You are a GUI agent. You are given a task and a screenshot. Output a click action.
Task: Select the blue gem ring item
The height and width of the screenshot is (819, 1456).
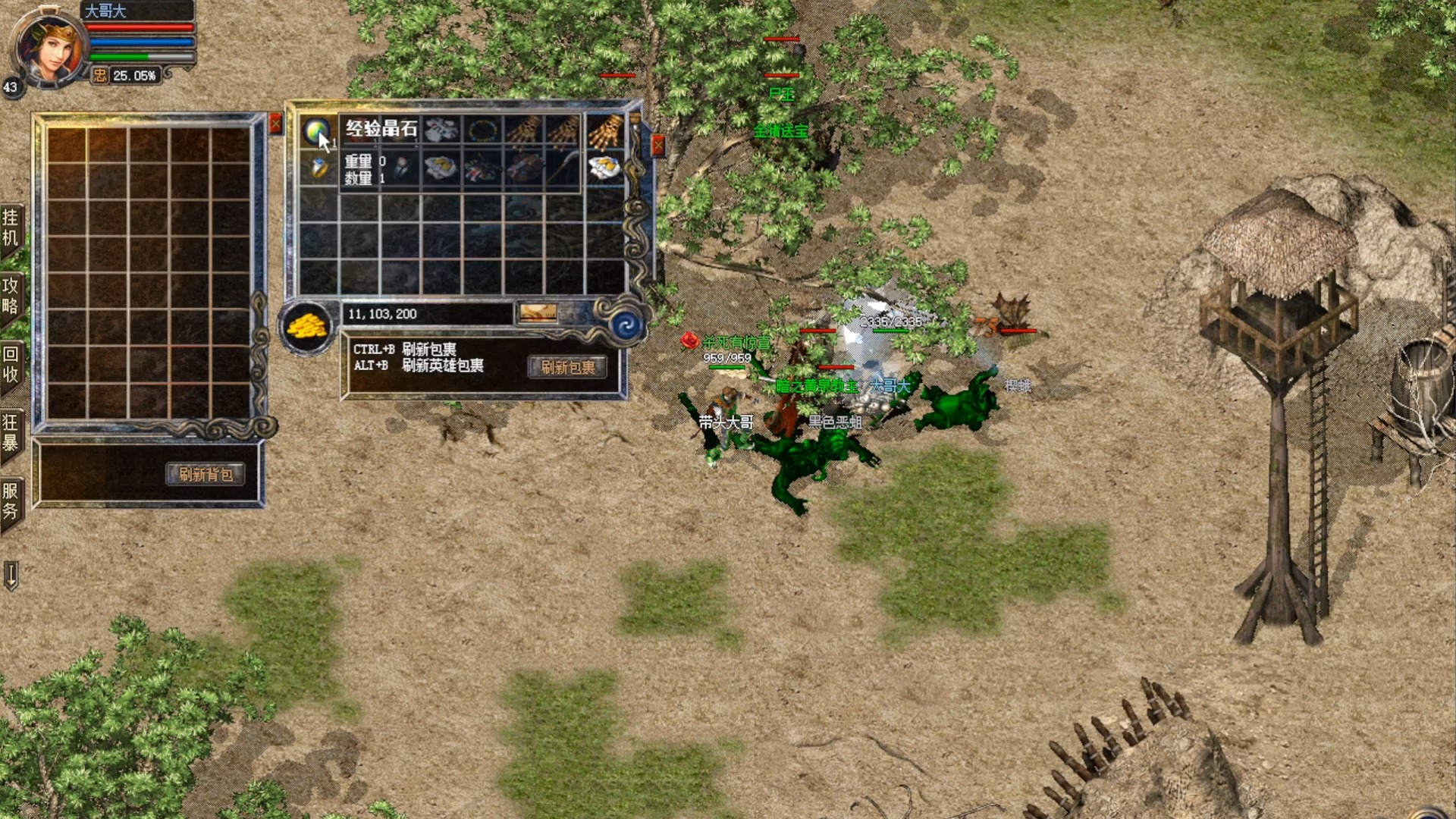coord(319,168)
